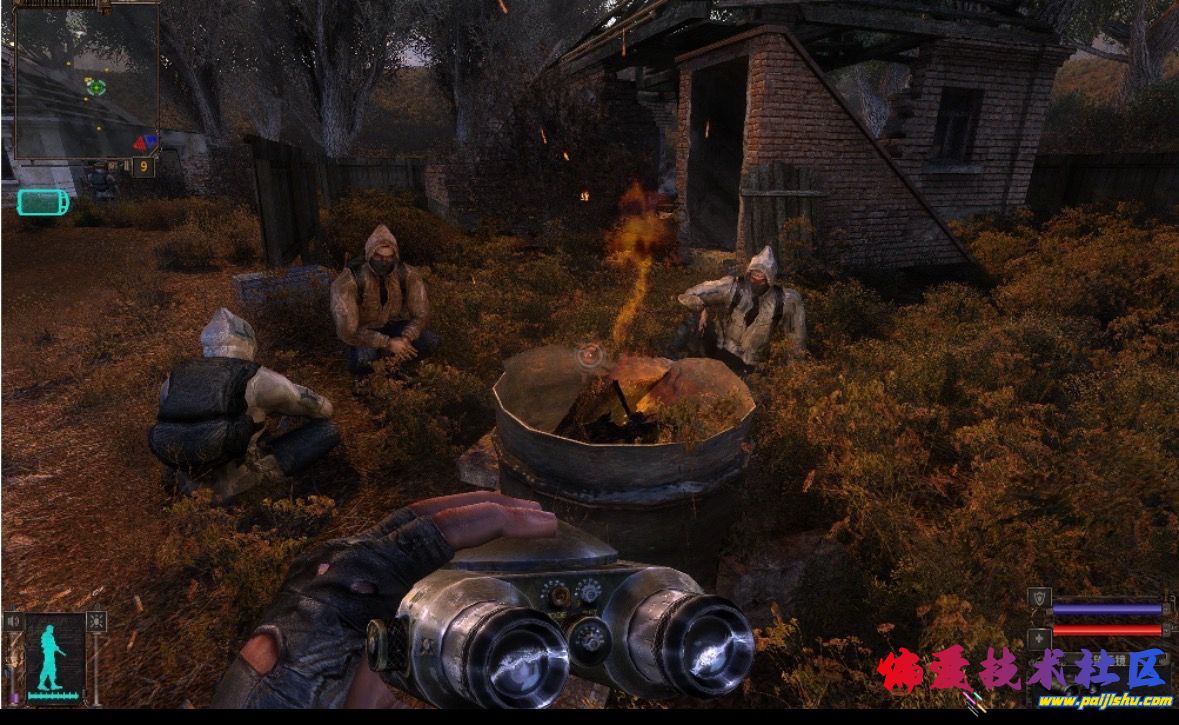This screenshot has height=725, width=1179.
Task: Click the red triangle marker on the minimap
Action: pyautogui.click(x=139, y=144)
